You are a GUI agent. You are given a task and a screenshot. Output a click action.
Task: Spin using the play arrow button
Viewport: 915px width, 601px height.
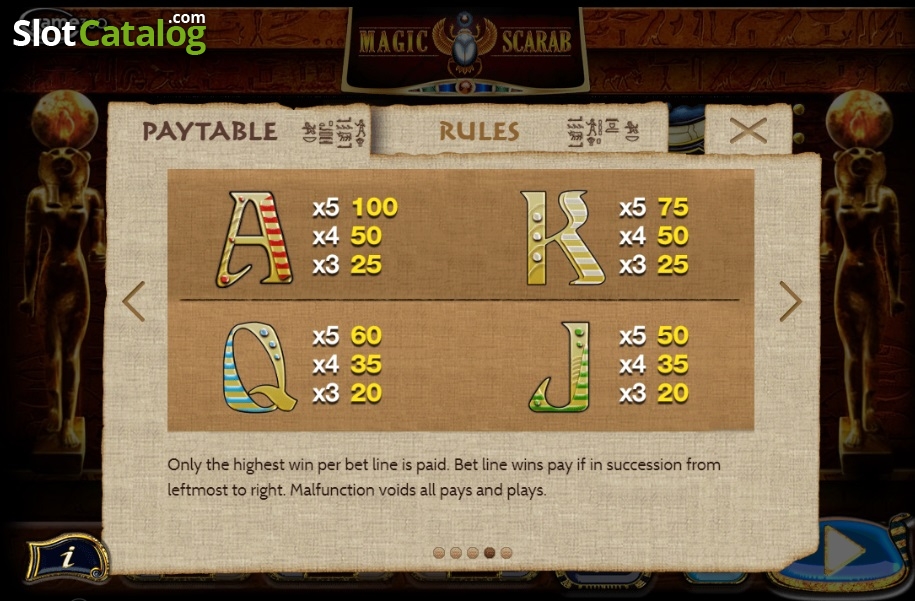pos(843,551)
